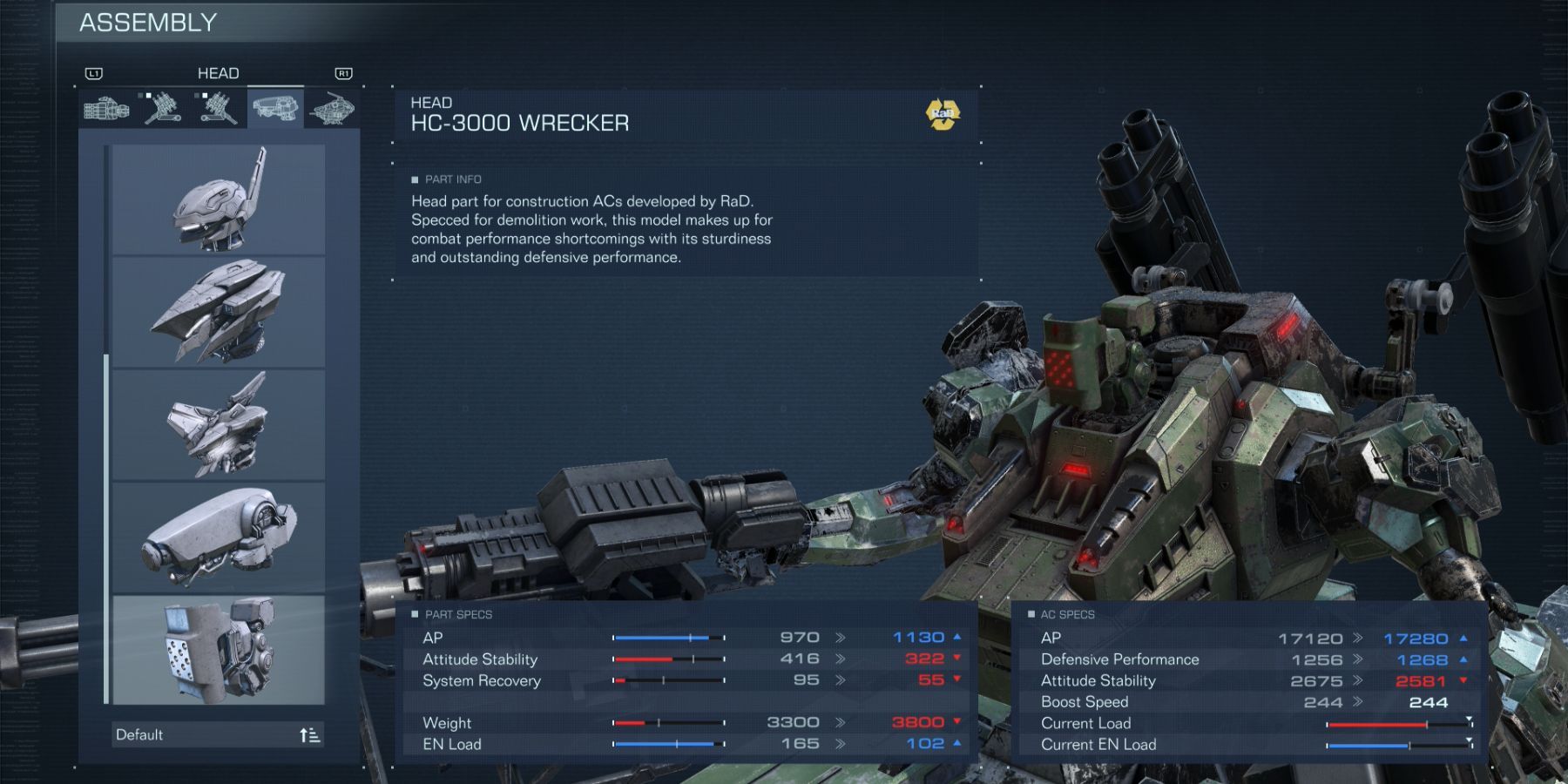The height and width of the screenshot is (784, 1568).
Task: Select the HC-3000 WRECKER part name
Action: point(520,123)
